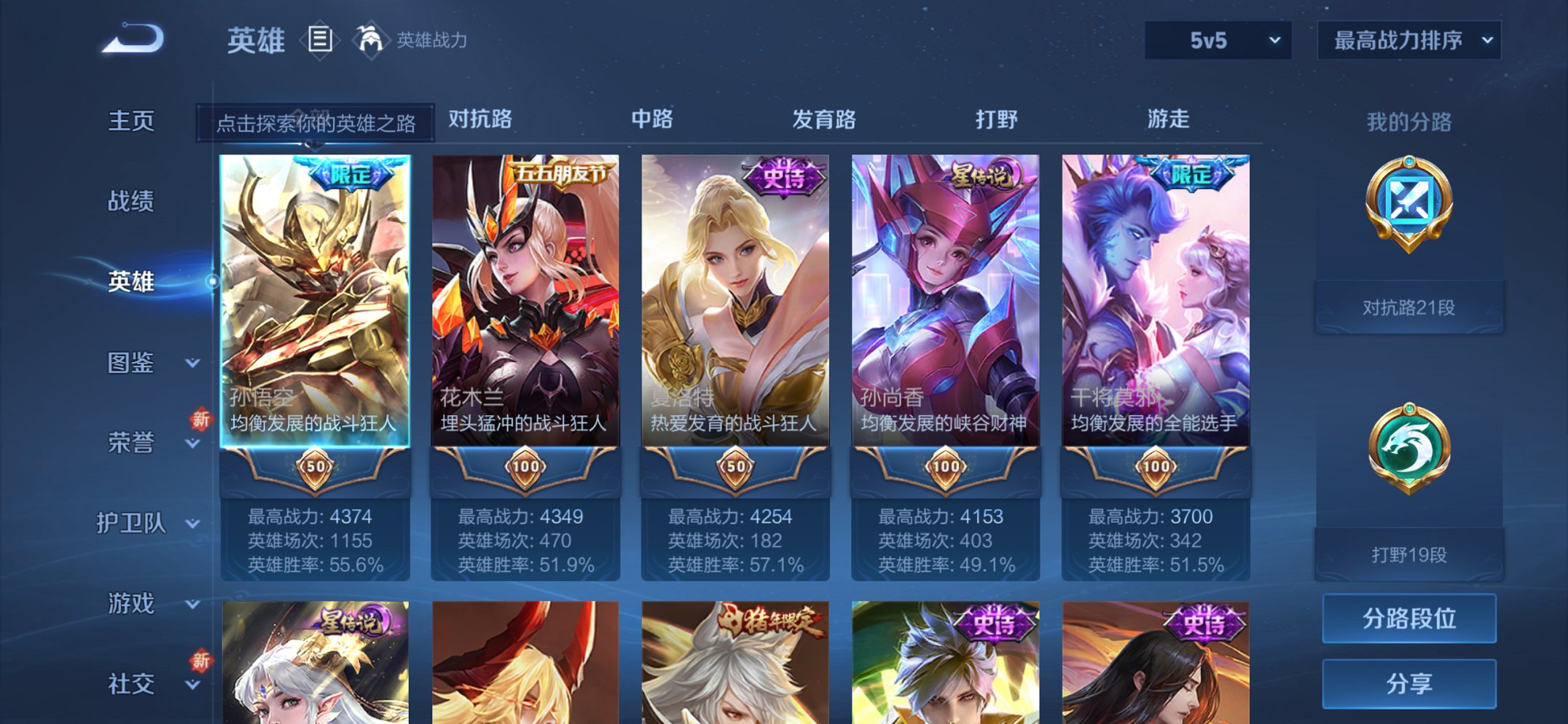Open the 战绩 sidebar entry
The height and width of the screenshot is (724, 1568).
tap(131, 202)
